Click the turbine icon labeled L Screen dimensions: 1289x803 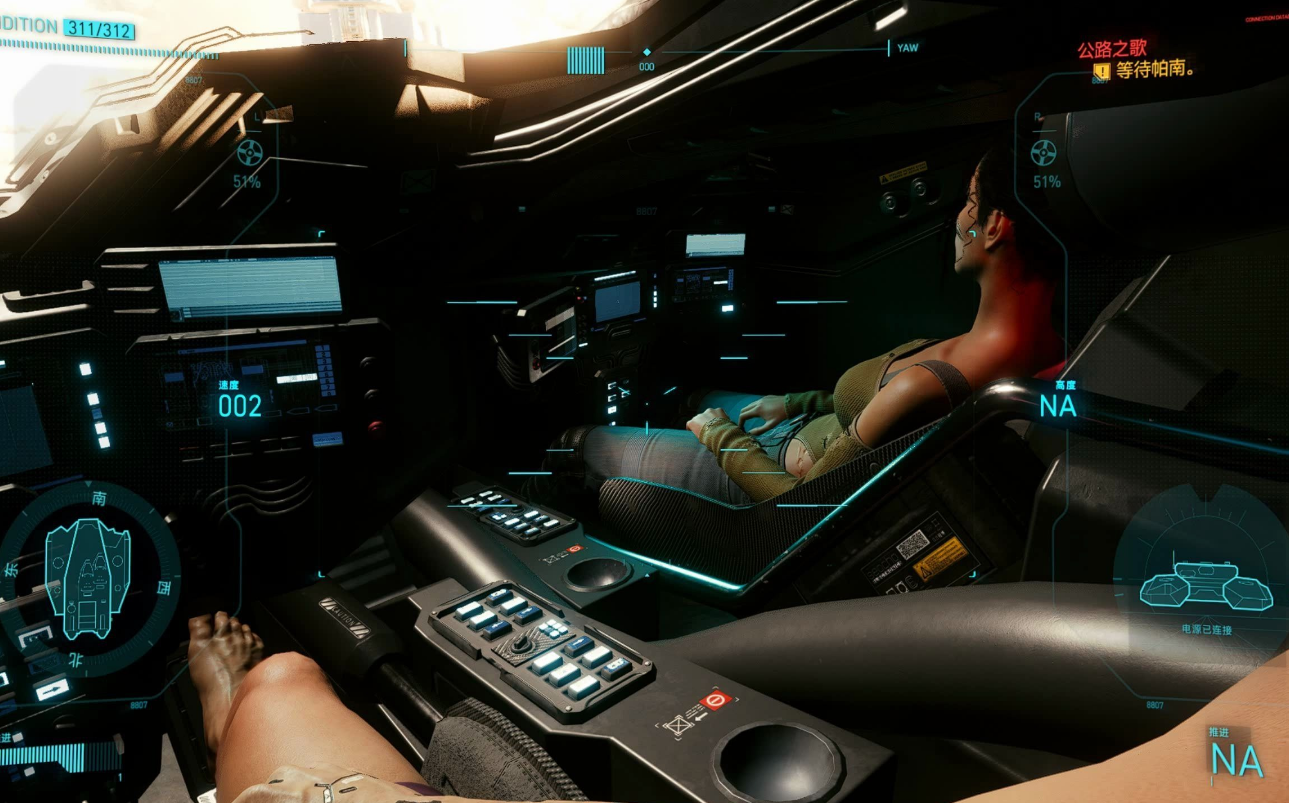click(249, 153)
